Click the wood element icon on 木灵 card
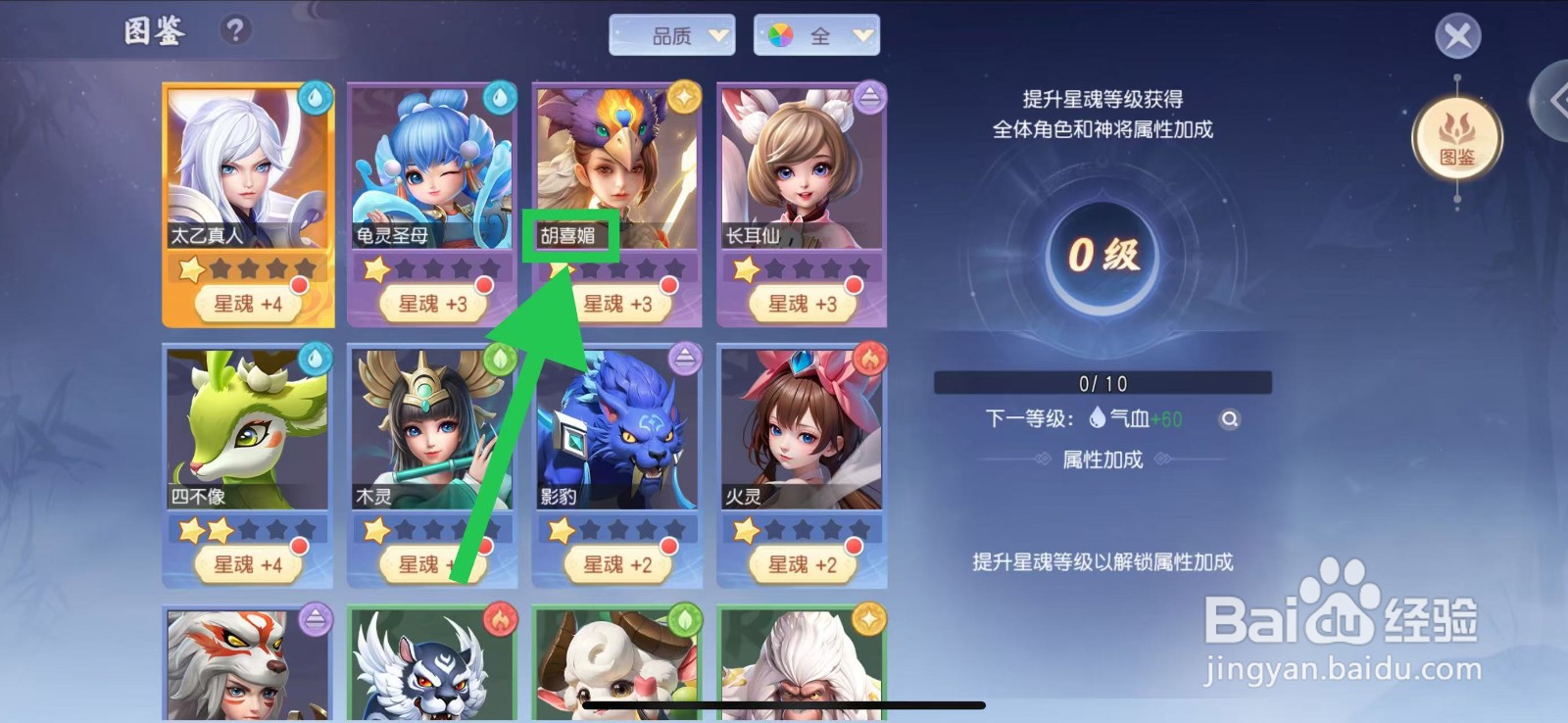 point(499,358)
